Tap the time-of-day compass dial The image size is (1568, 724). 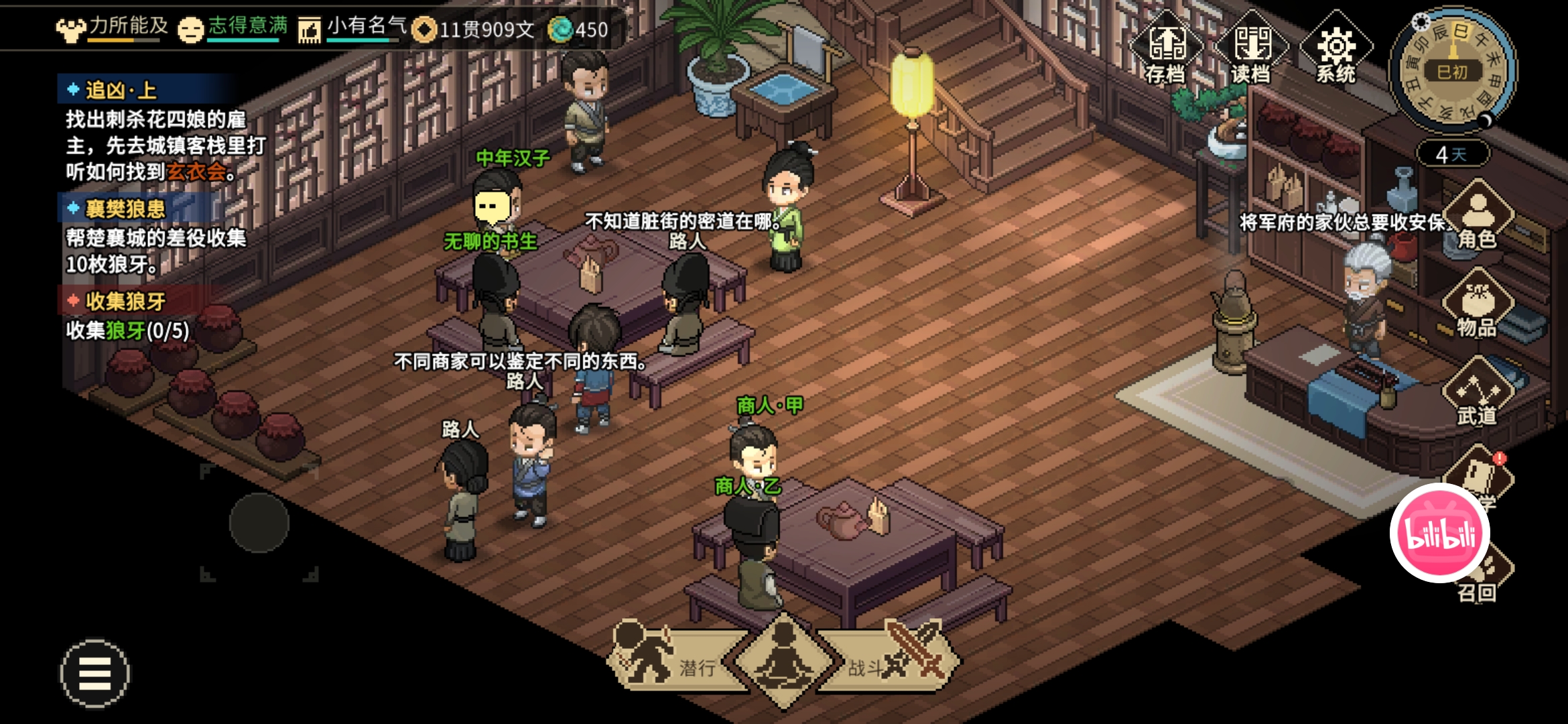(1453, 70)
